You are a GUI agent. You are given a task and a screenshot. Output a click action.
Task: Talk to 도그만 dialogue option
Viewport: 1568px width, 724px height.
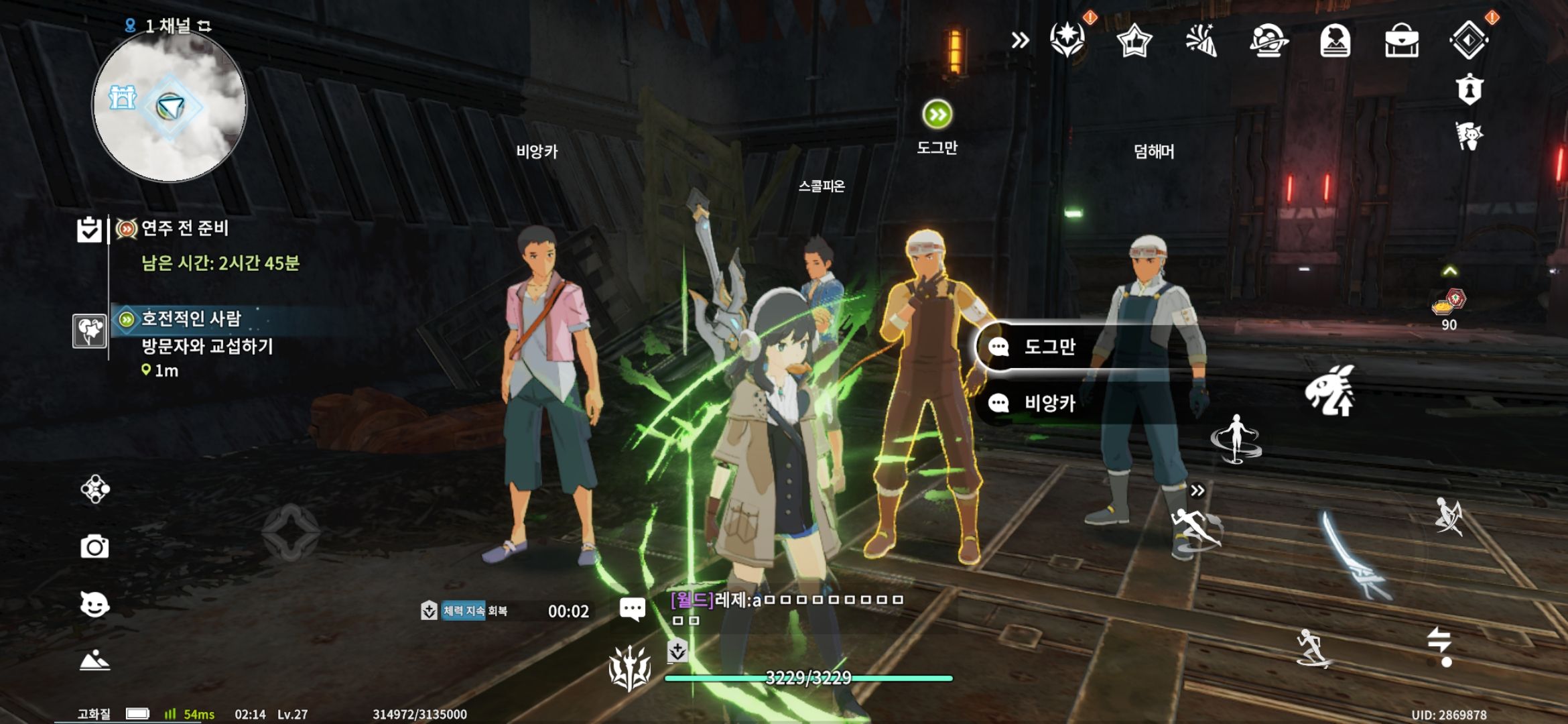tap(1049, 347)
